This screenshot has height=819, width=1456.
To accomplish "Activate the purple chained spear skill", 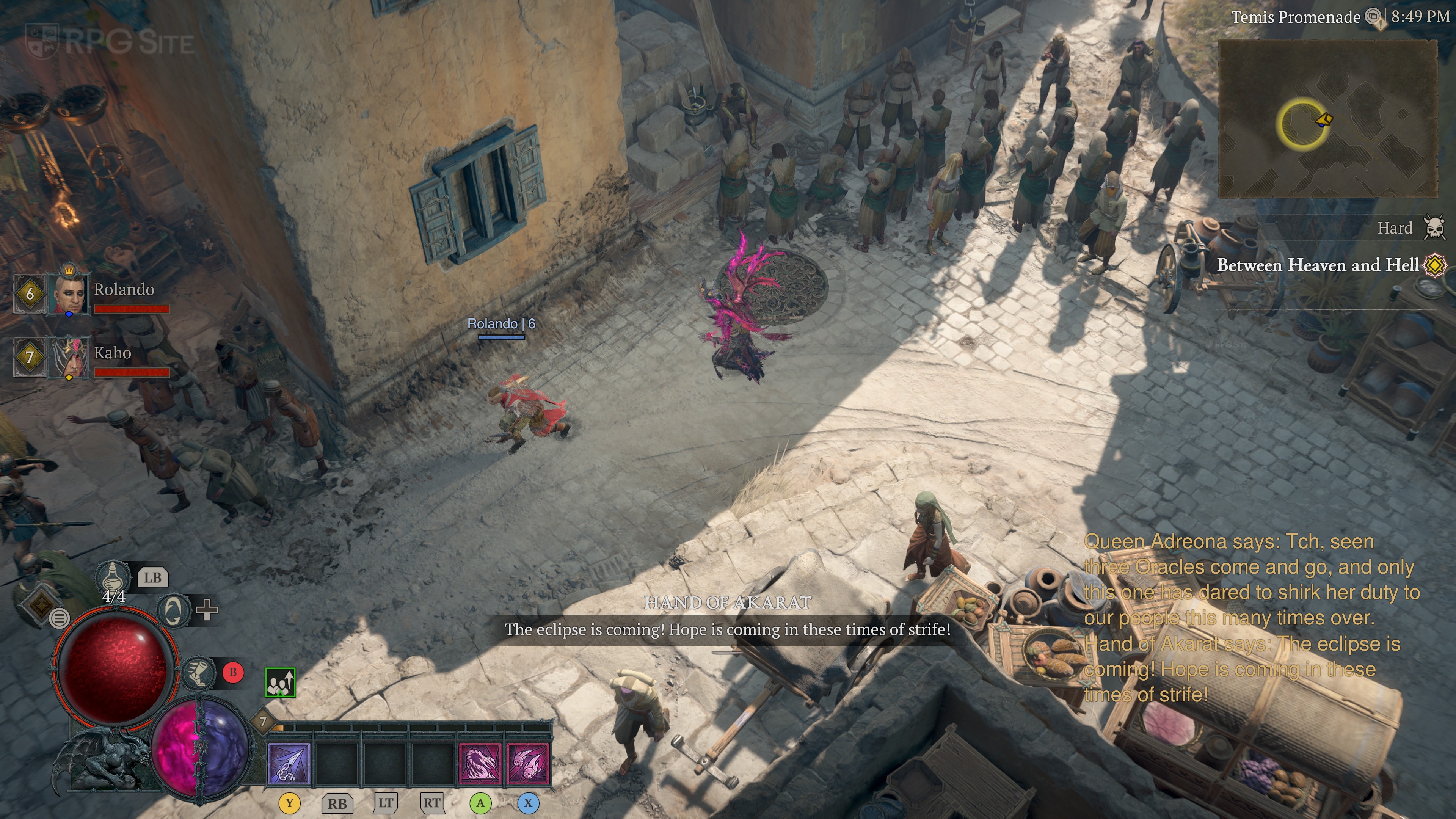I will click(289, 764).
